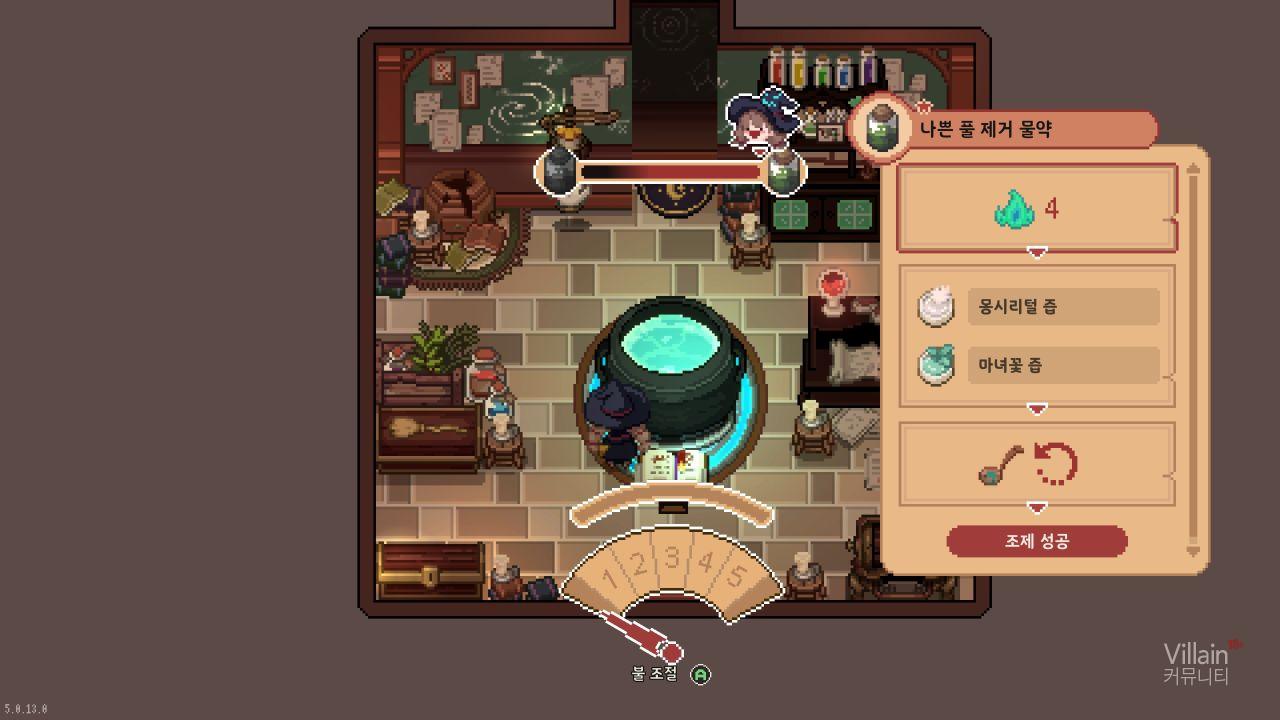Pick level 4 on the fire dial
Image resolution: width=1280 pixels, height=720 pixels.
[705, 563]
